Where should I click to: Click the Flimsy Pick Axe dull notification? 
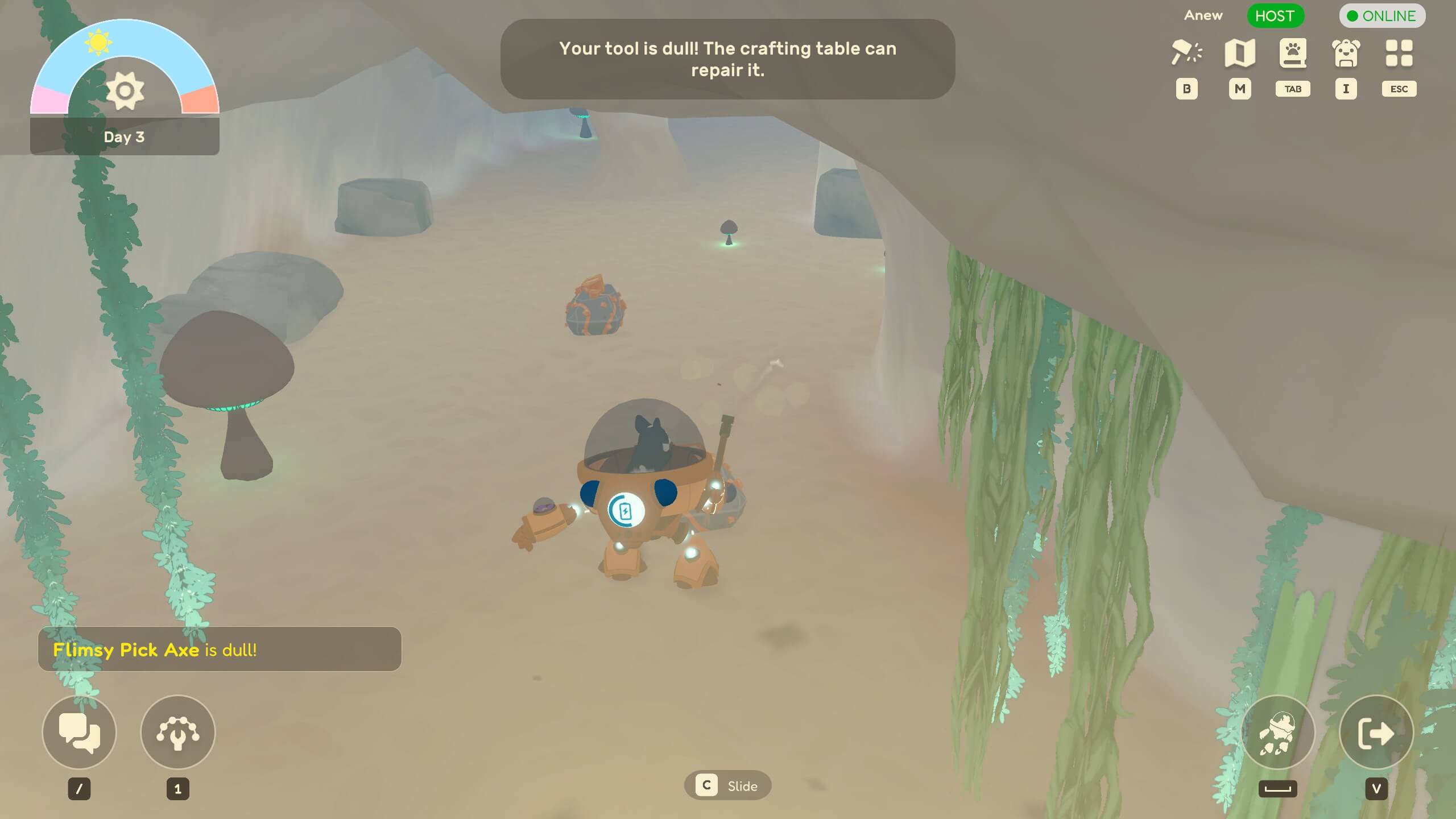point(219,649)
